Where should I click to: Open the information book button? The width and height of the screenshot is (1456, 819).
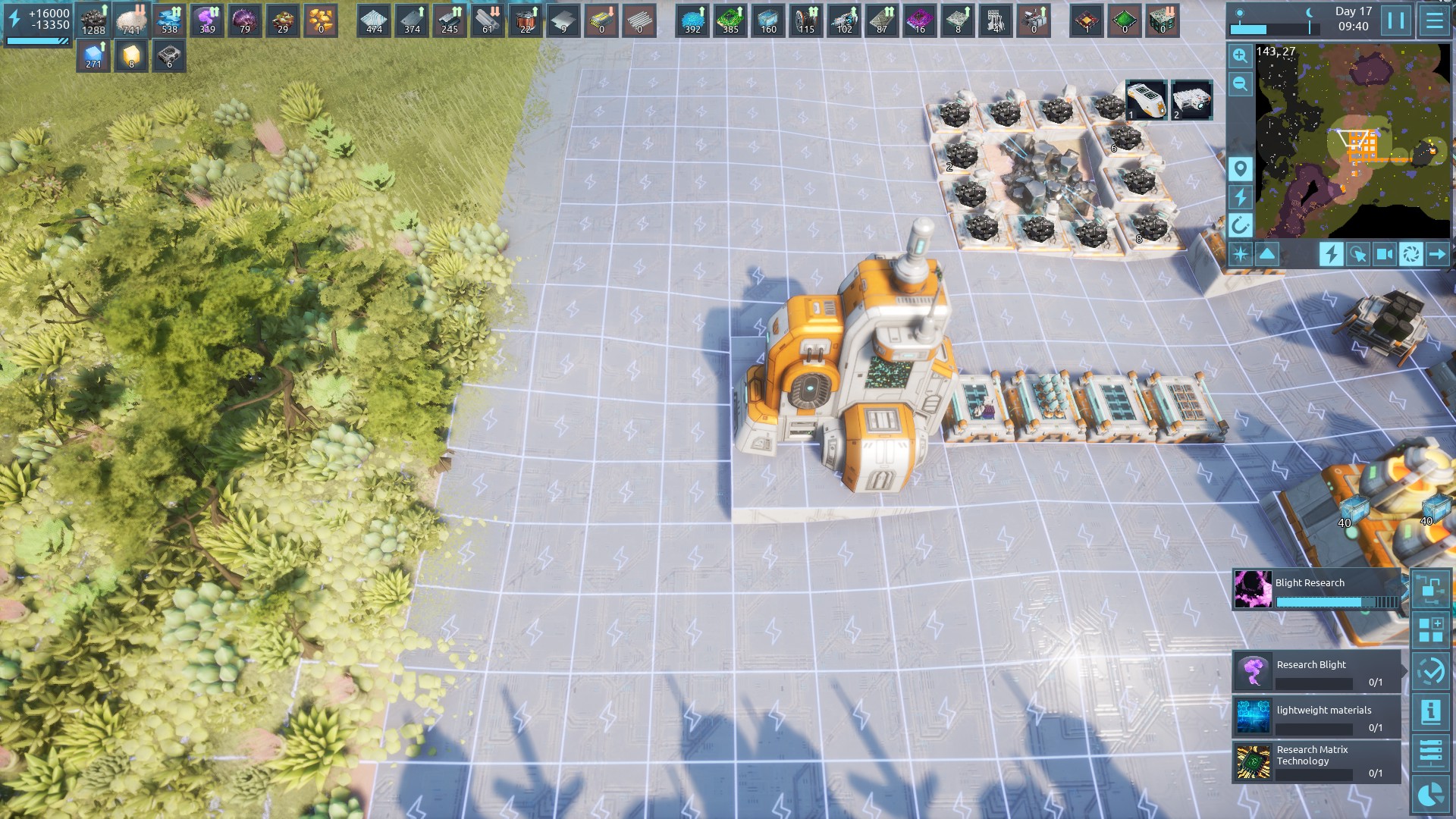[x=1431, y=712]
